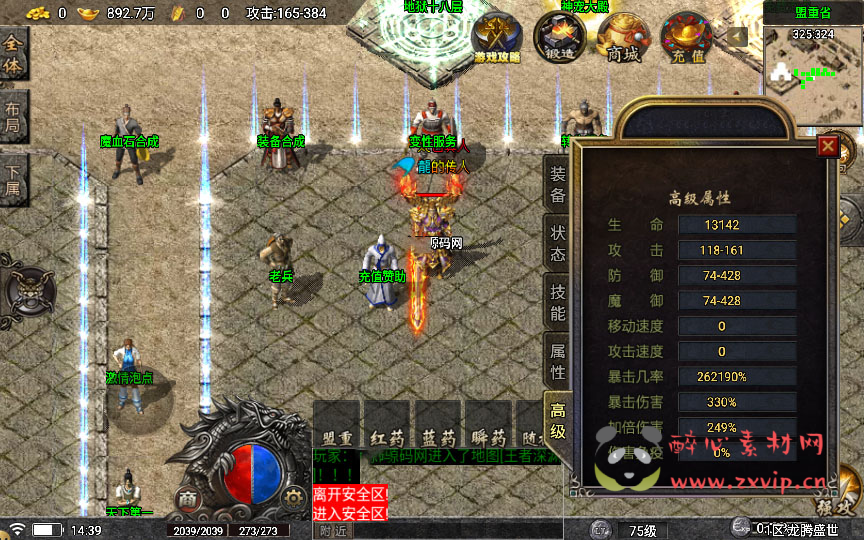The height and width of the screenshot is (540, 864).
Task: Open the gear settings button by the orb
Action: pyautogui.click(x=292, y=496)
